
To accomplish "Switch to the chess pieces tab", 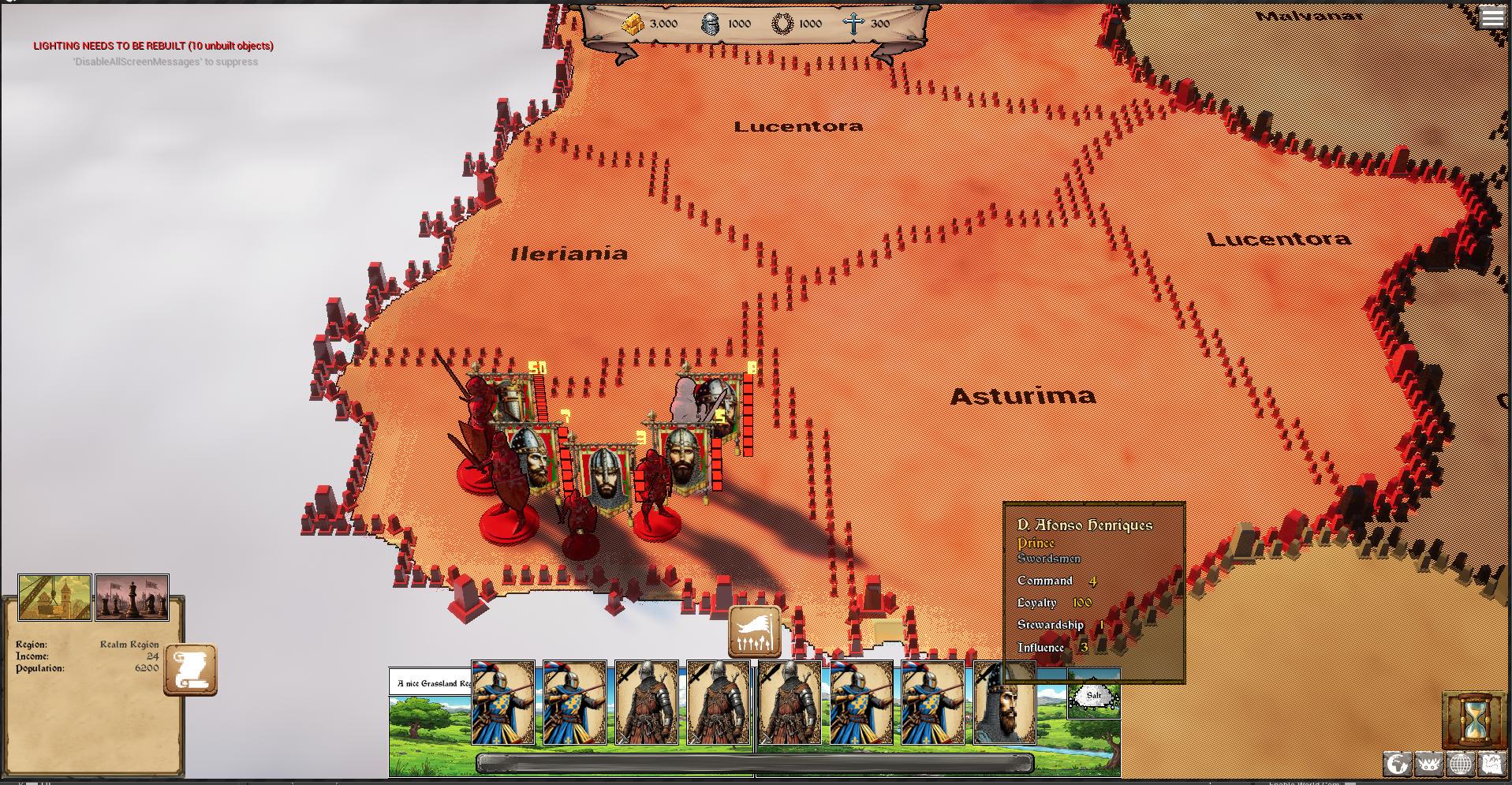I will (x=132, y=597).
